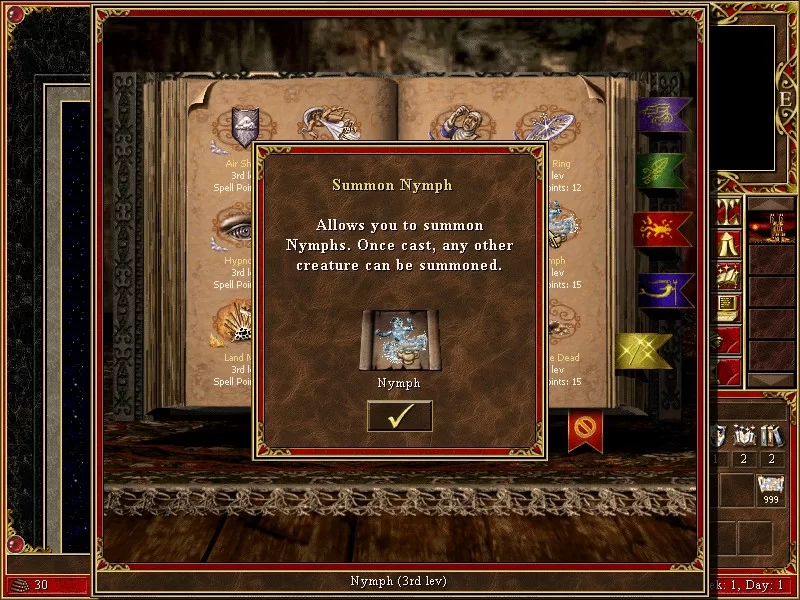Select the Nymph creature portrait

point(400,340)
